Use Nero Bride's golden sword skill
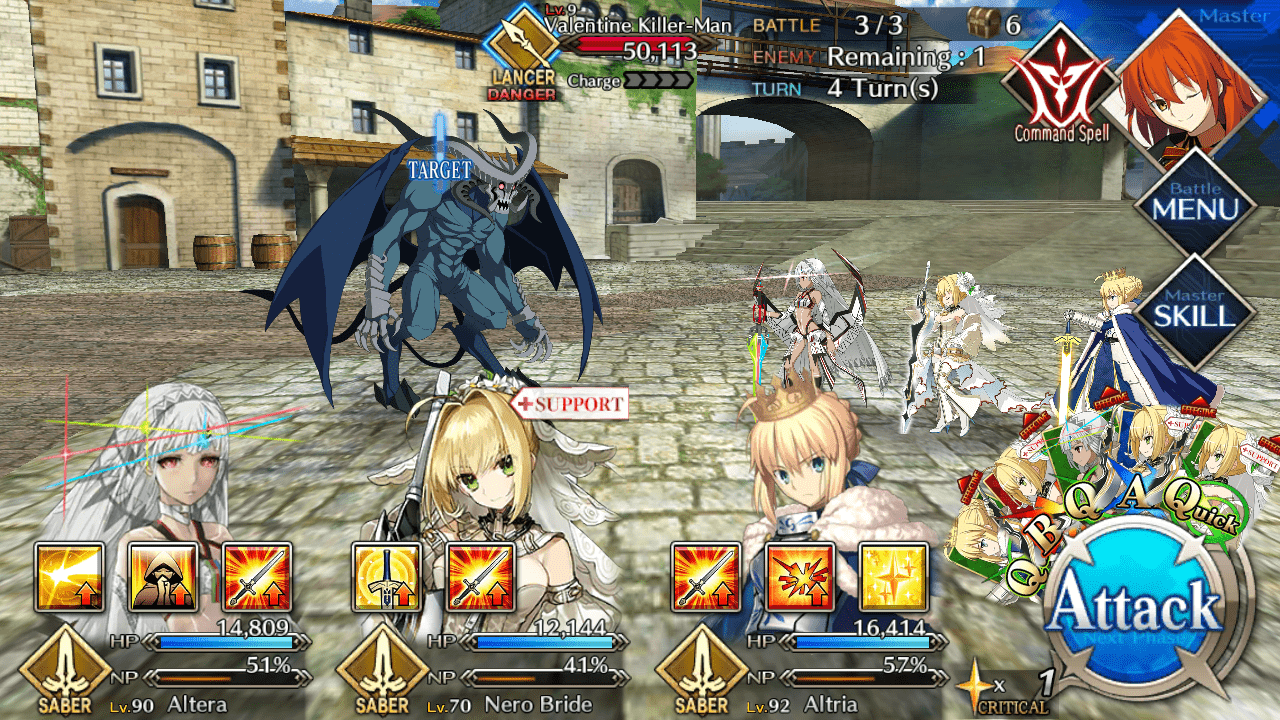This screenshot has width=1280, height=720. click(x=387, y=577)
